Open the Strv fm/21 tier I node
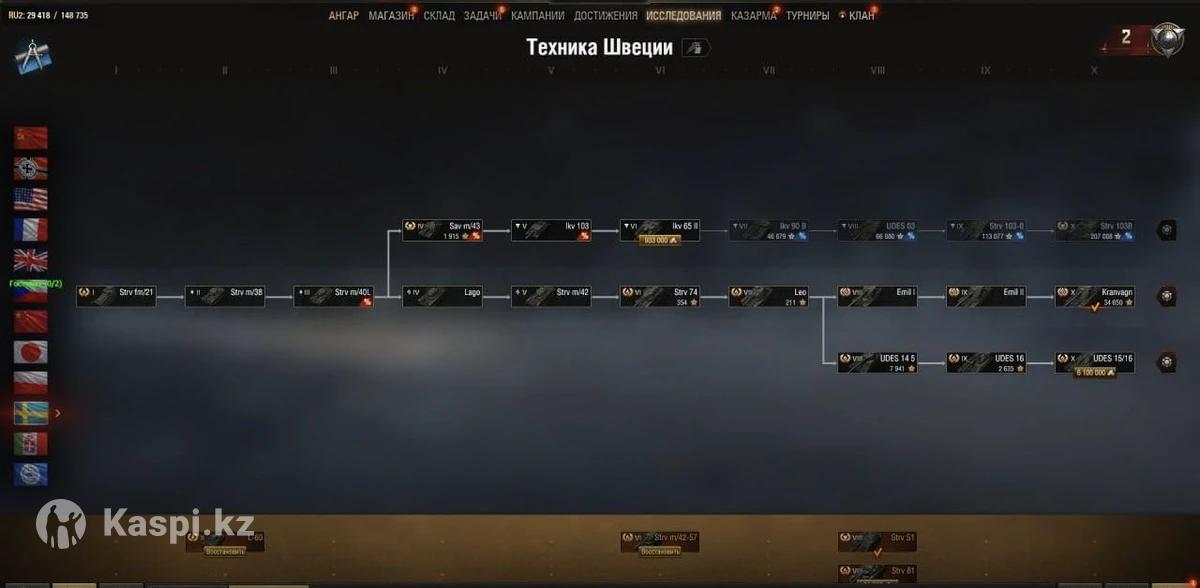Image resolution: width=1200 pixels, height=588 pixels. pyautogui.click(x=116, y=296)
